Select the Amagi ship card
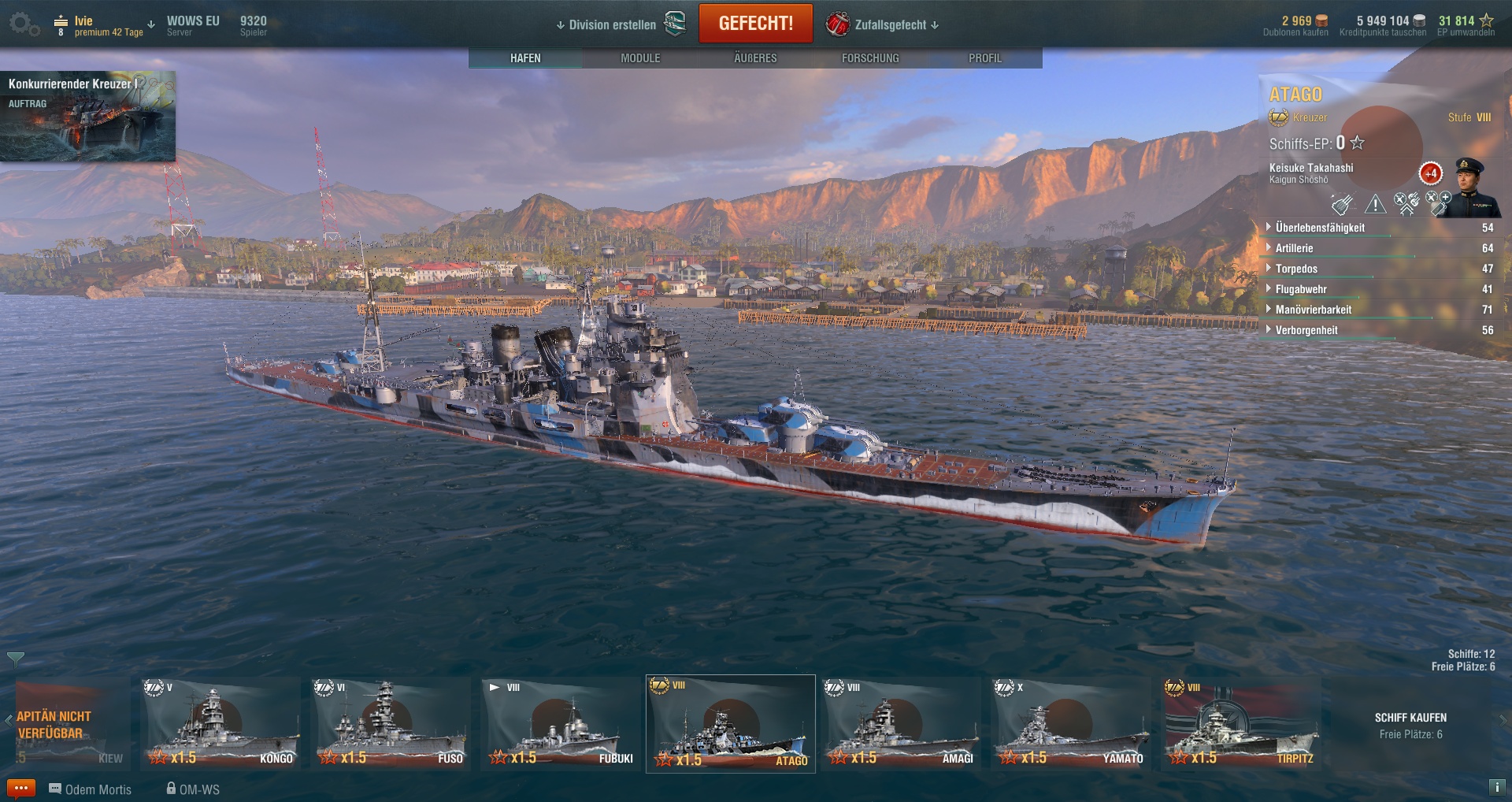 click(x=901, y=723)
